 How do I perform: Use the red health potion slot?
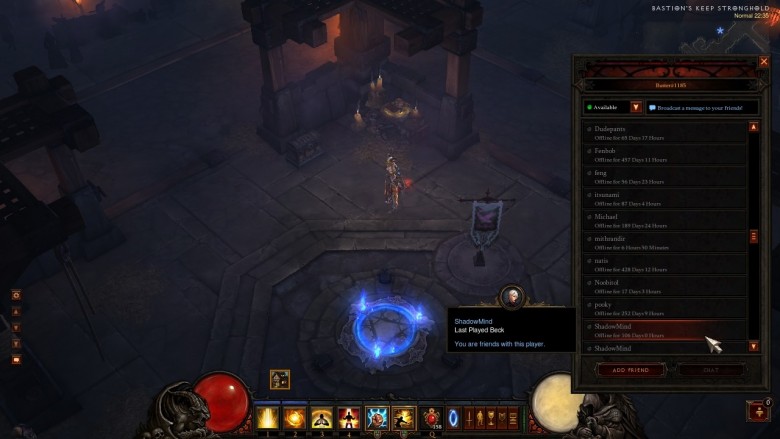pyautogui.click(x=432, y=417)
